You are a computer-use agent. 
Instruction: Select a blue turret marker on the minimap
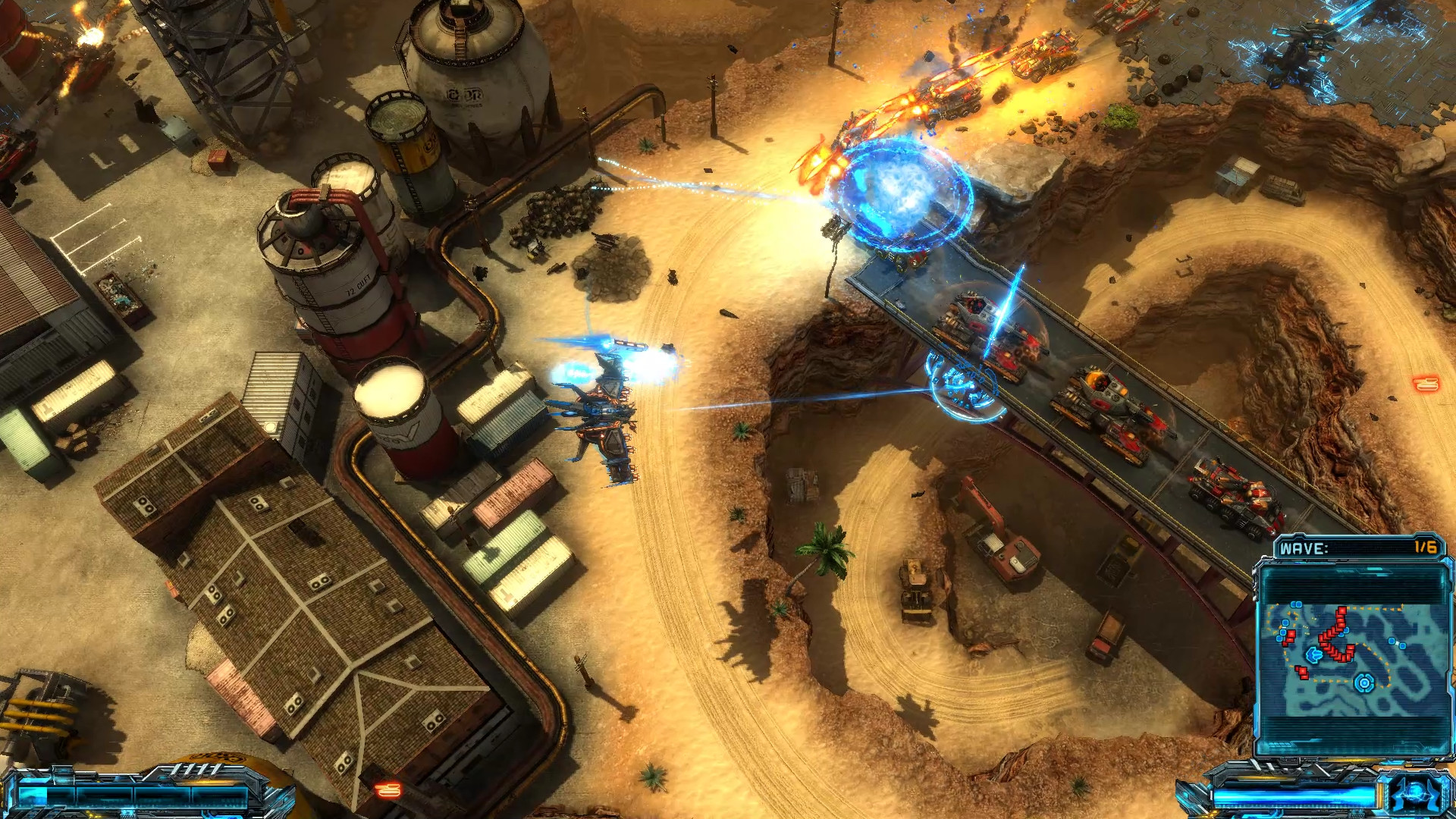(x=1292, y=604)
